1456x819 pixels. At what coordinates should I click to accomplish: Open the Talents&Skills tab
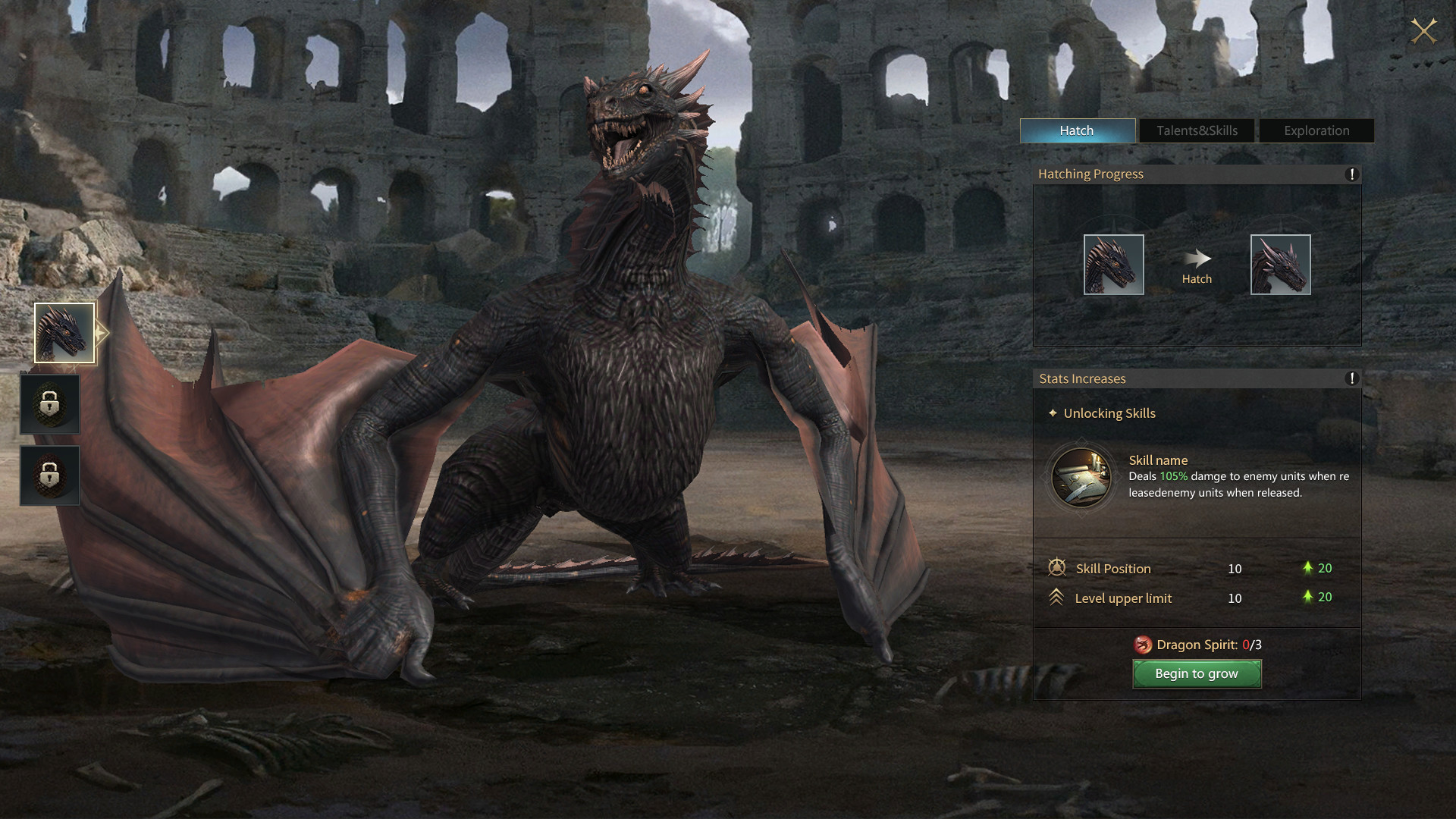click(x=1197, y=130)
